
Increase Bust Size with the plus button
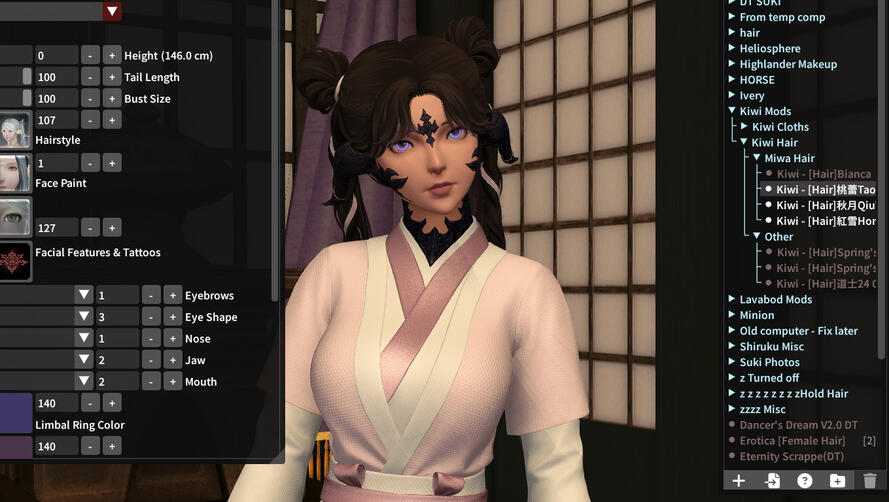pos(112,99)
